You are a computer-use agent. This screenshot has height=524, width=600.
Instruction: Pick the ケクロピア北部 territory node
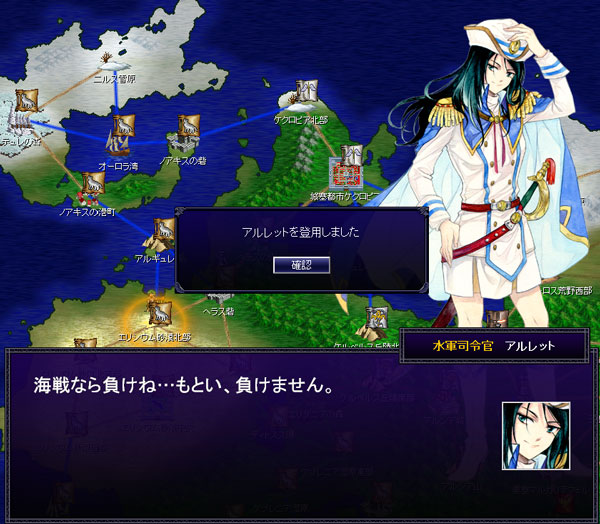pos(307,95)
